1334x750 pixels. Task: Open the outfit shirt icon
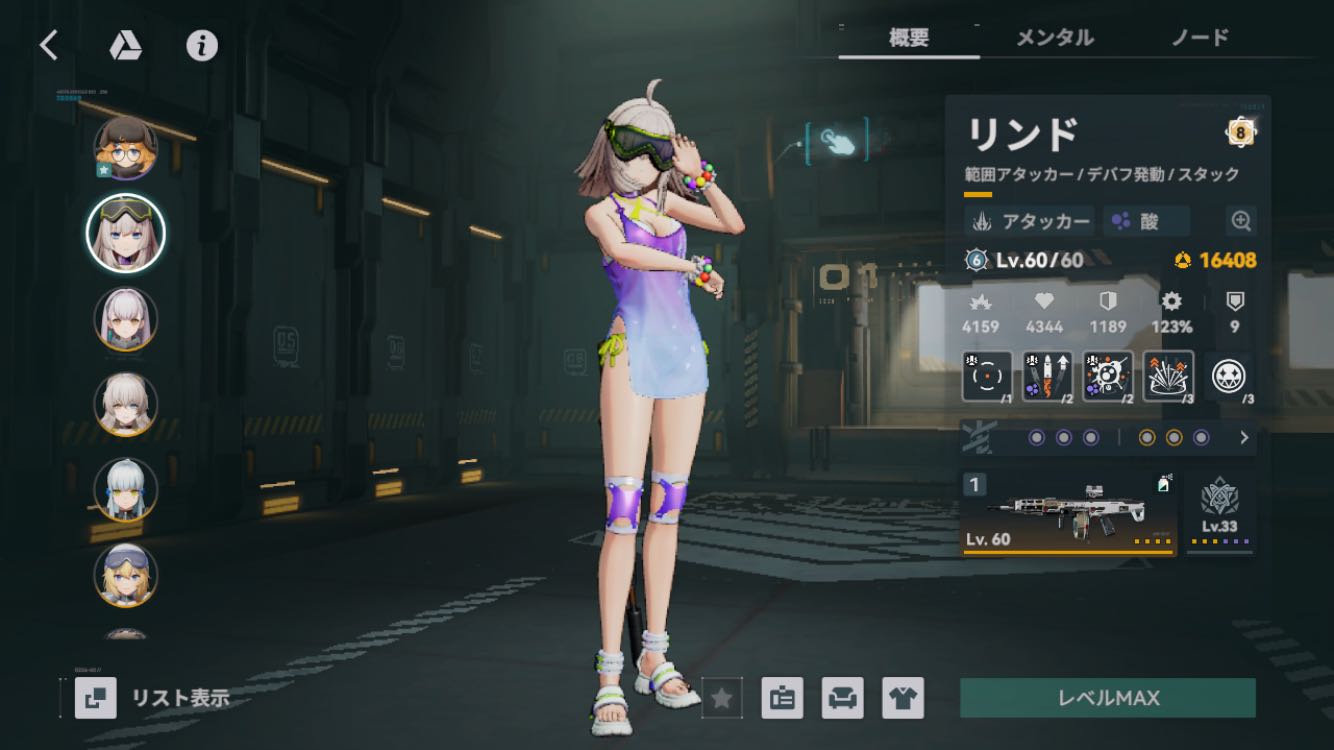click(902, 698)
